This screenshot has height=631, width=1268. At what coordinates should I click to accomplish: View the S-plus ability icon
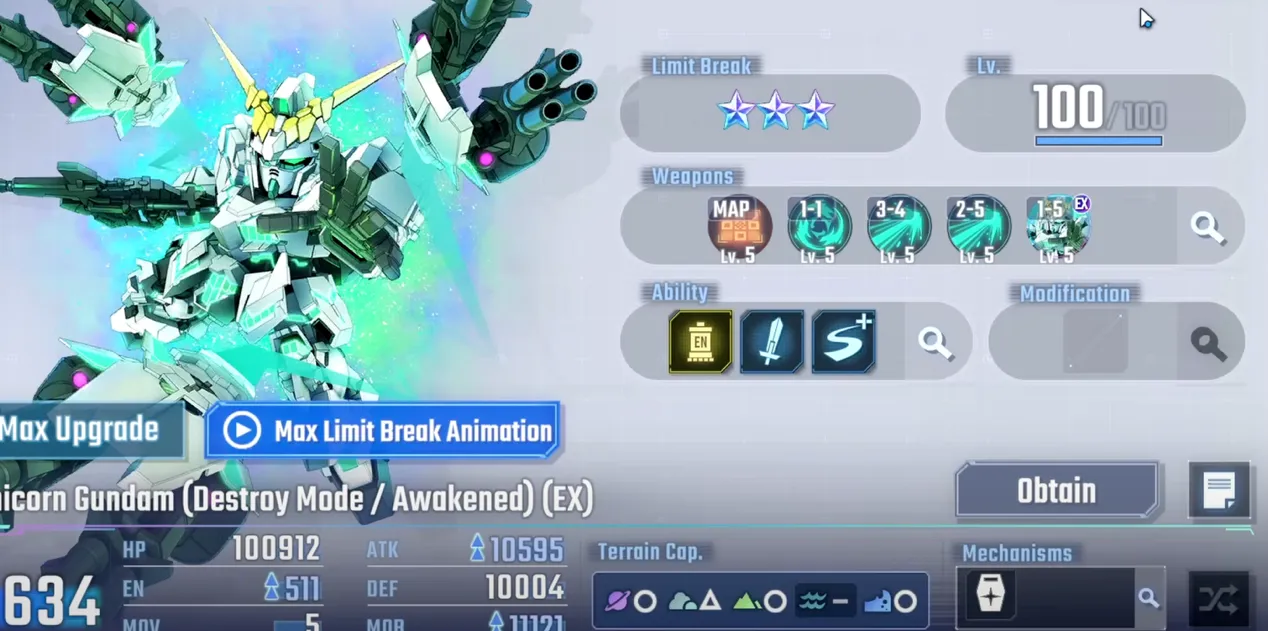pyautogui.click(x=843, y=342)
